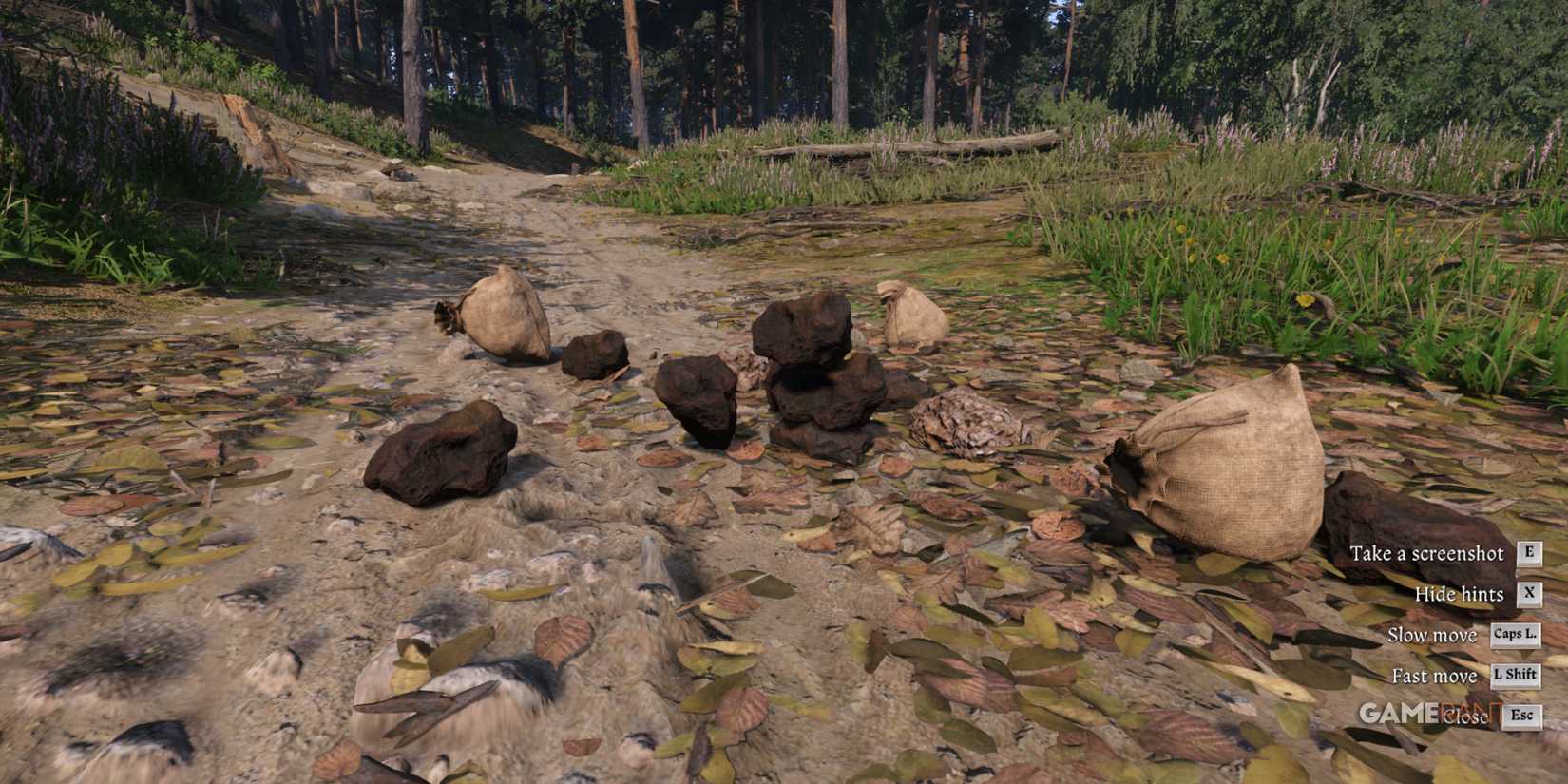Click the Esc key badge
Screen dimensions: 1568x784
tap(1523, 717)
